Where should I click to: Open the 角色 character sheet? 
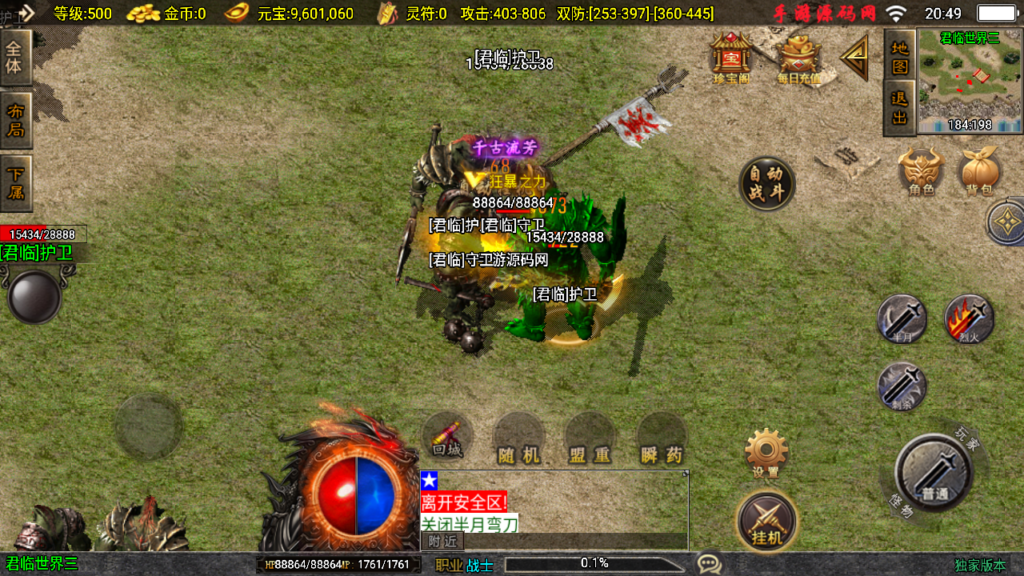921,170
